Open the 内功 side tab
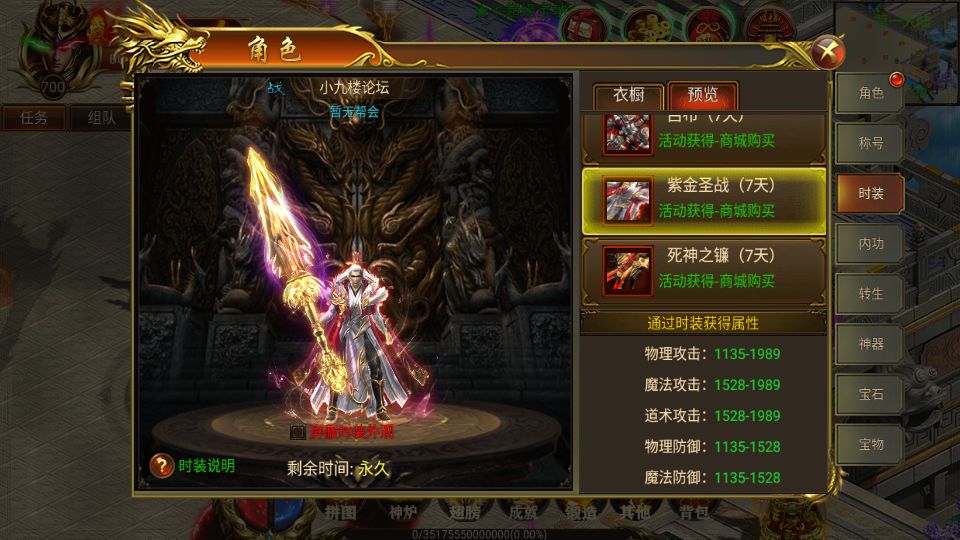 (x=870, y=244)
